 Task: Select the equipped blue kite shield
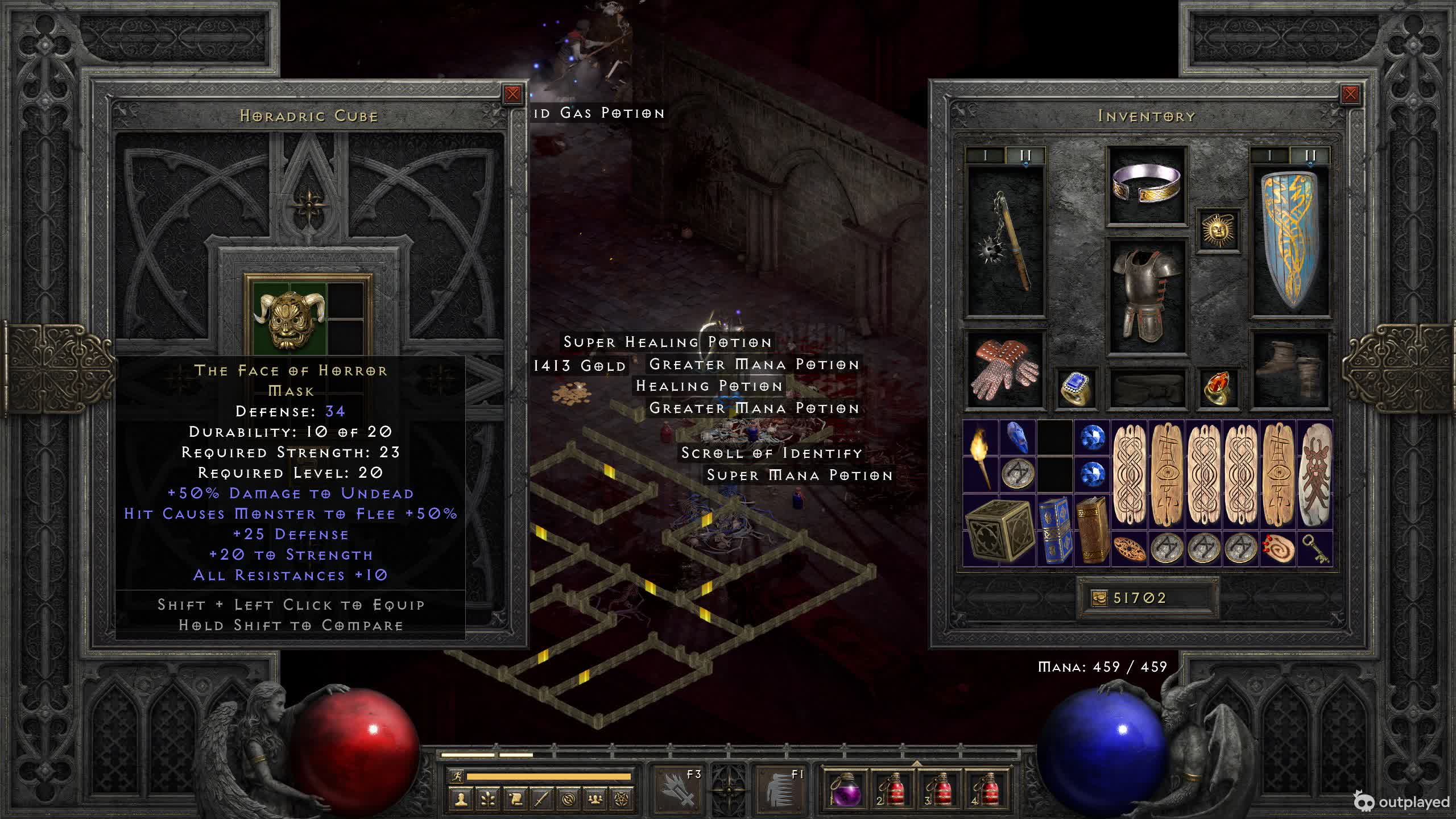[1290, 242]
